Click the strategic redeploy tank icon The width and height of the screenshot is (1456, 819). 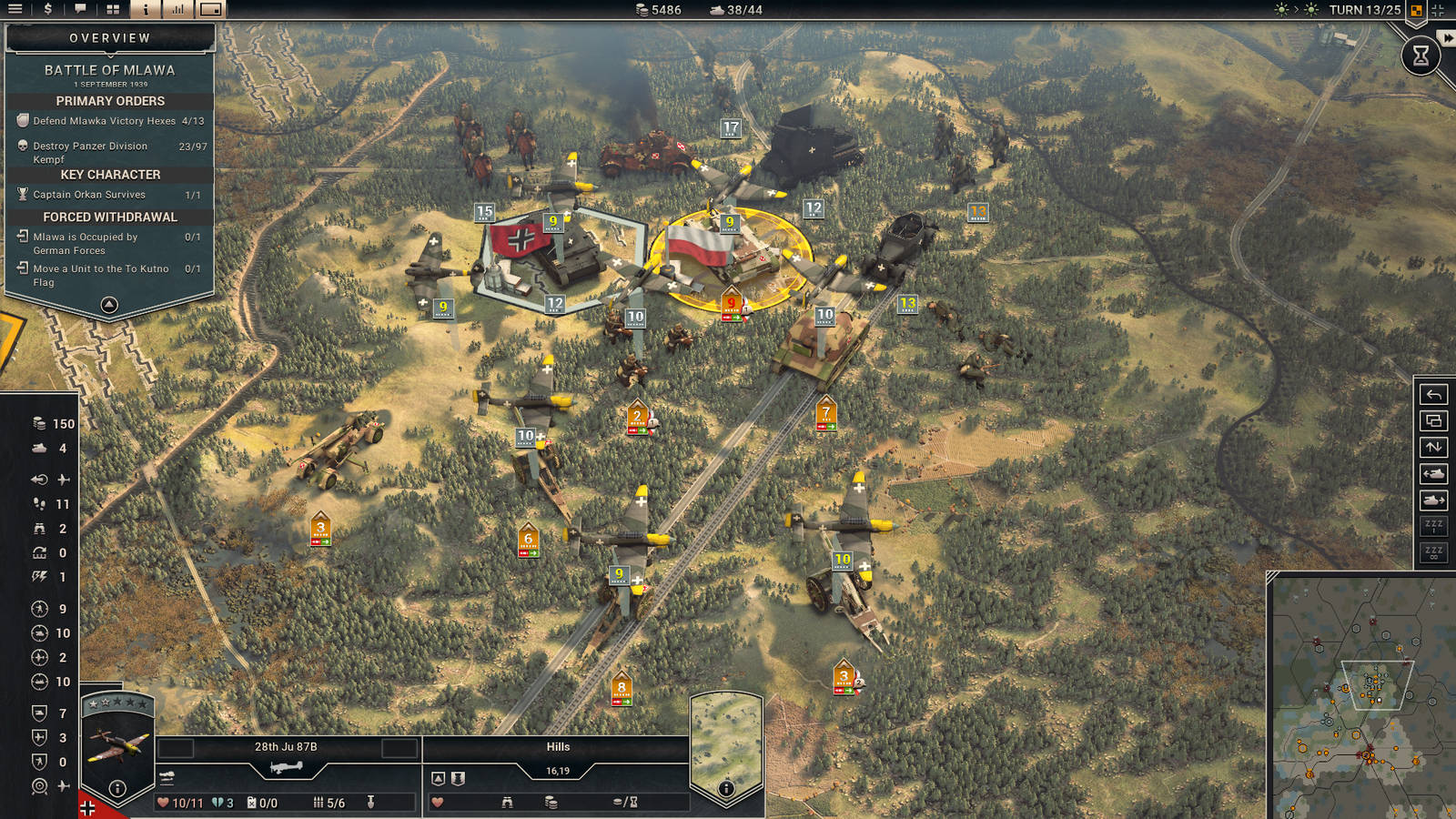pos(1434,472)
